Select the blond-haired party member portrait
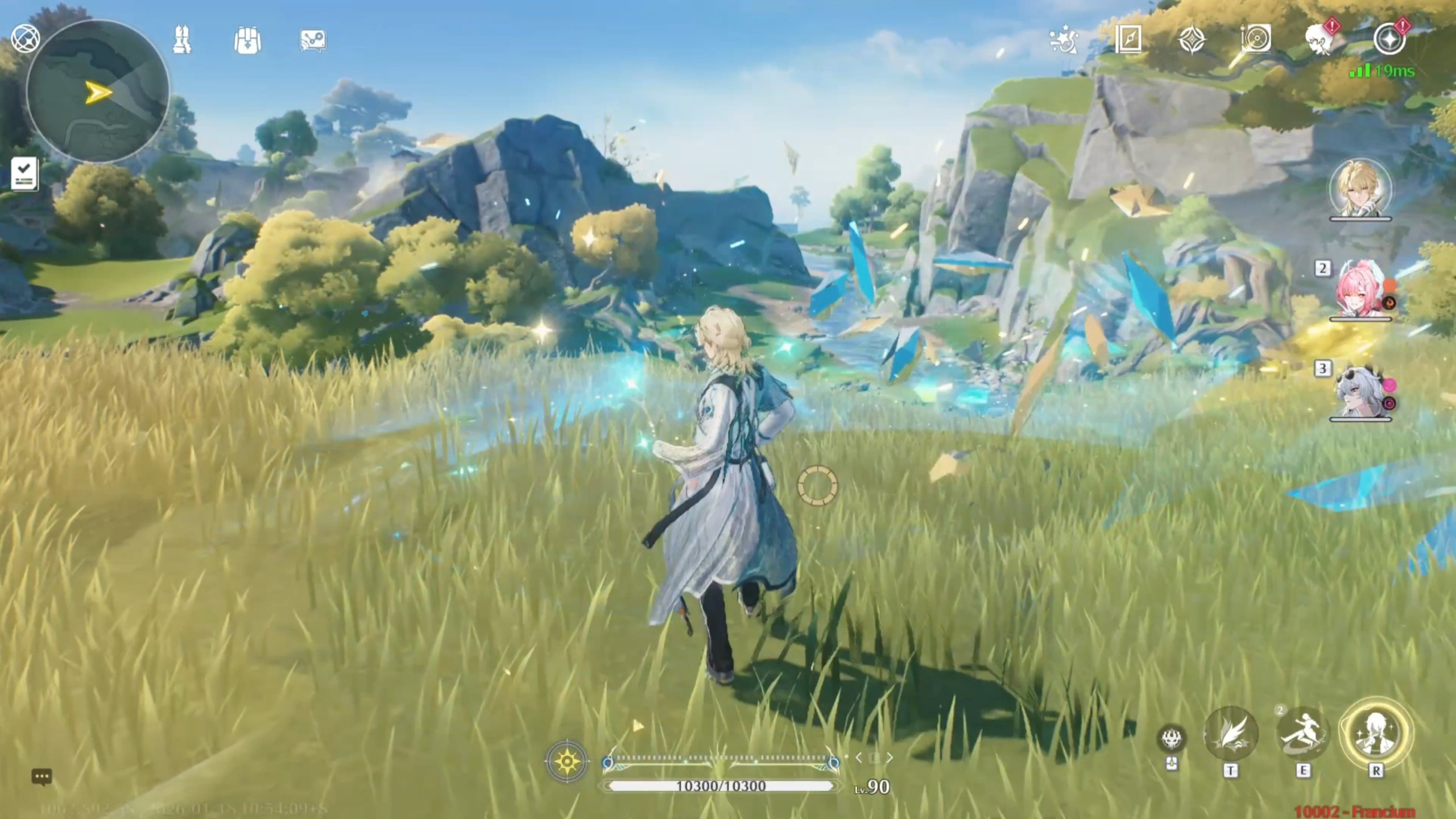Viewport: 1456px width, 819px height. pyautogui.click(x=1360, y=189)
